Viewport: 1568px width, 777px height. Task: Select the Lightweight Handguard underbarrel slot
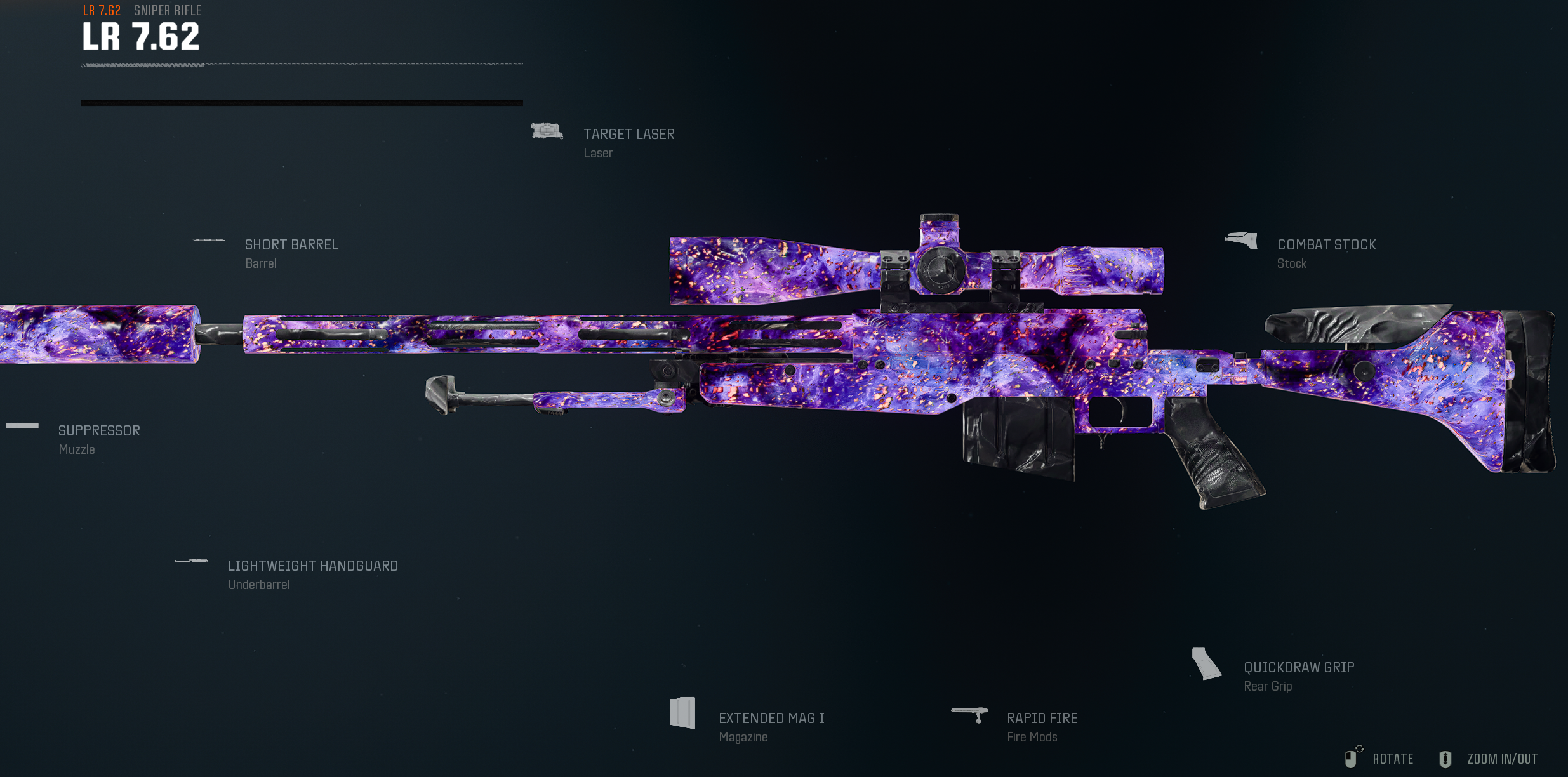[312, 566]
